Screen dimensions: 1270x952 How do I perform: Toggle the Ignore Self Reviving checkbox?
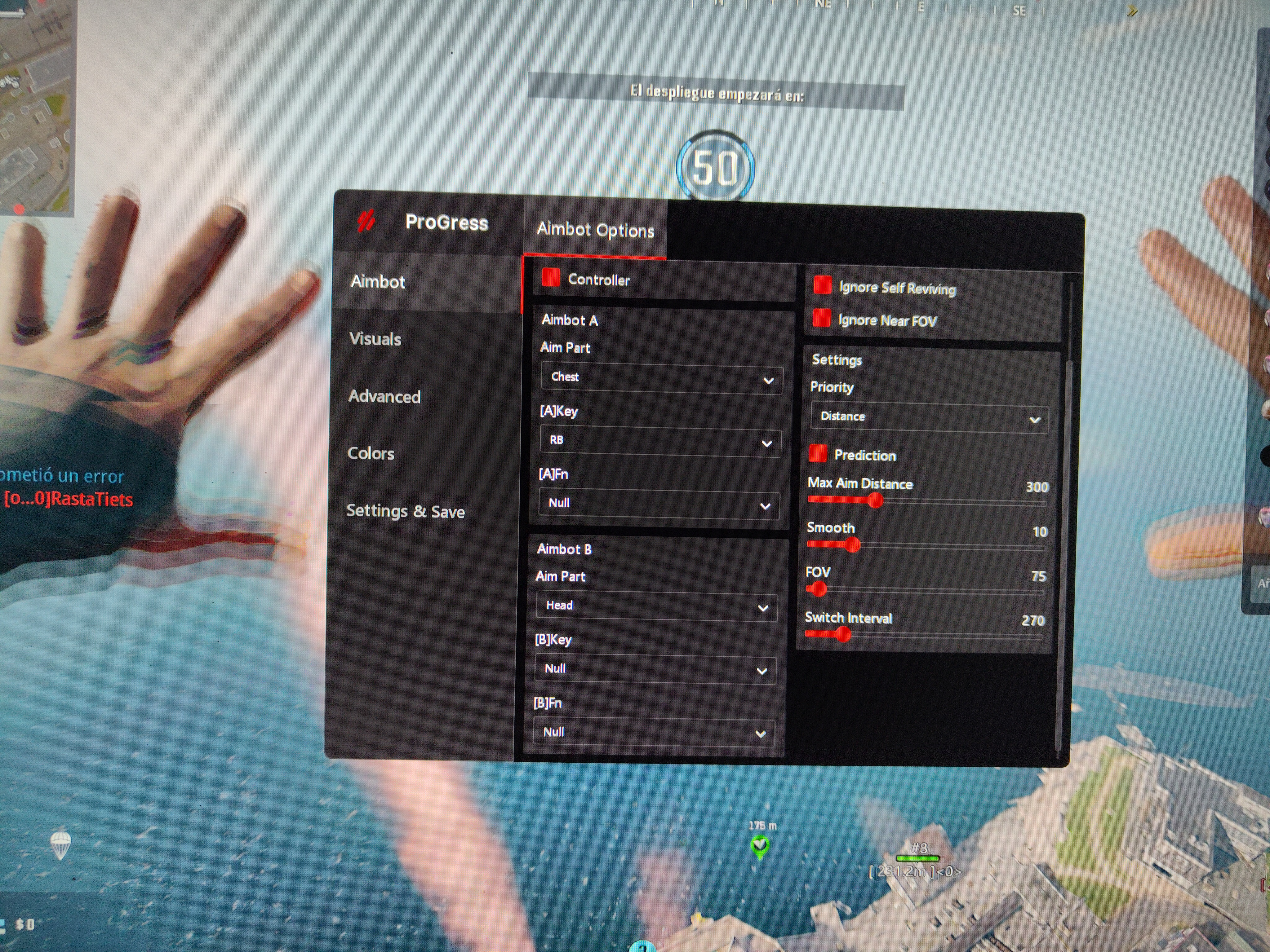(x=822, y=285)
